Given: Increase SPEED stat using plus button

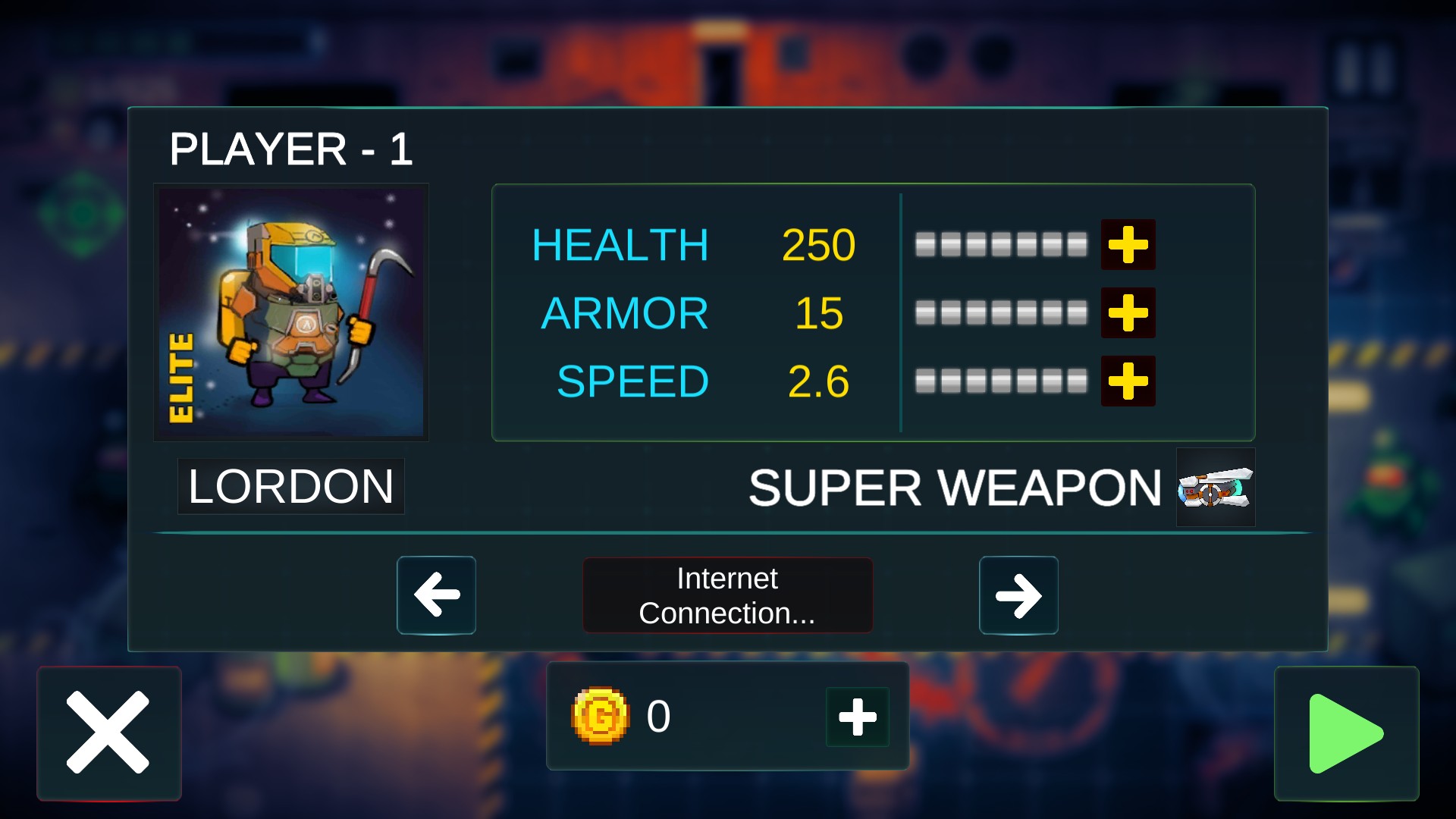Looking at the screenshot, I should (1128, 381).
